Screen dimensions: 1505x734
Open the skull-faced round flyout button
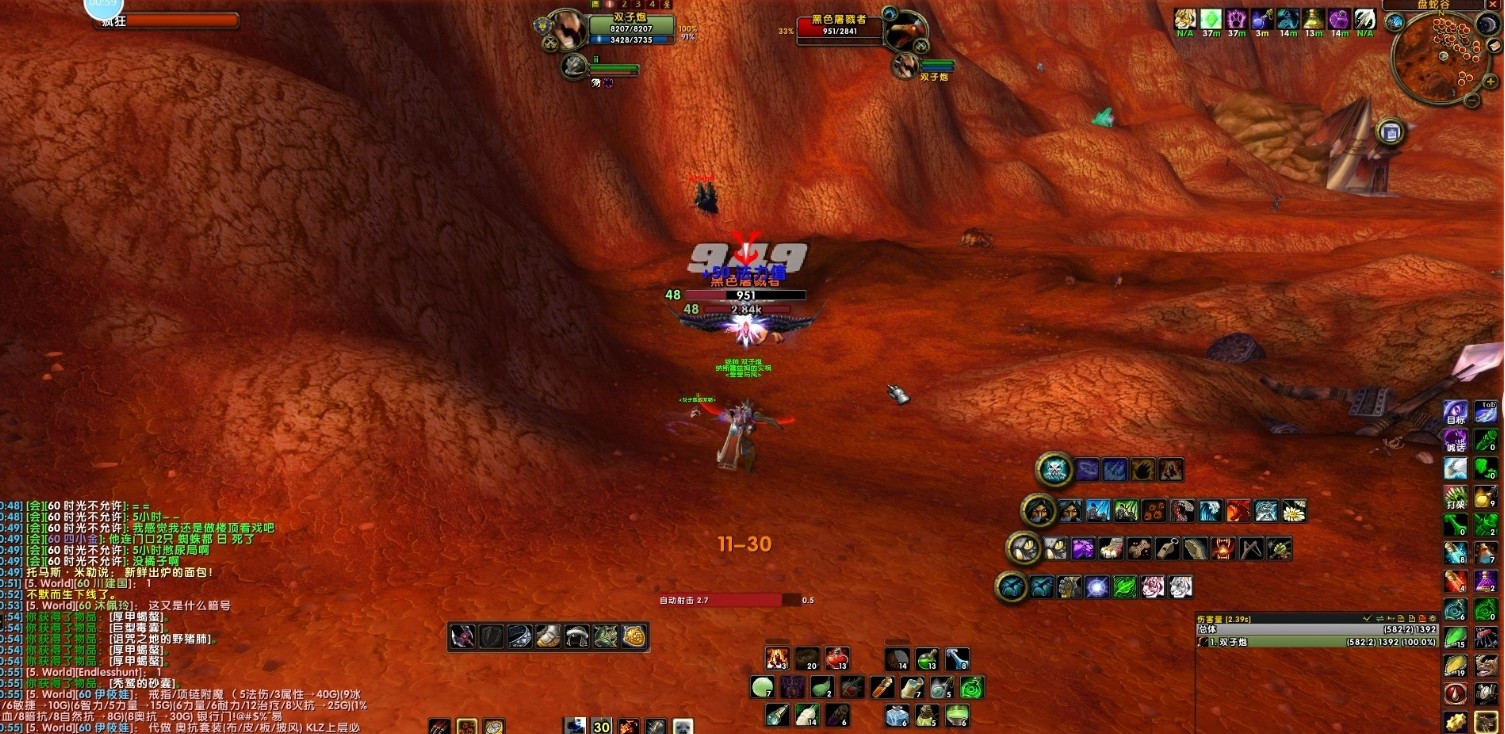[1054, 469]
